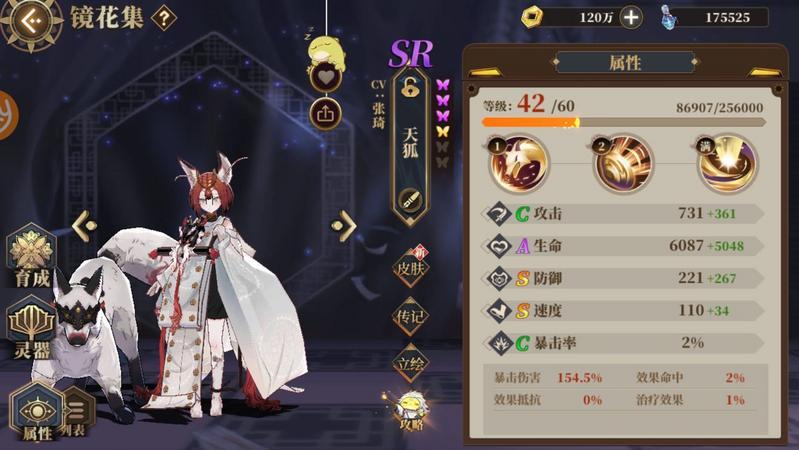
Task: Switch to the previous character with left arrow
Action: (x=83, y=226)
